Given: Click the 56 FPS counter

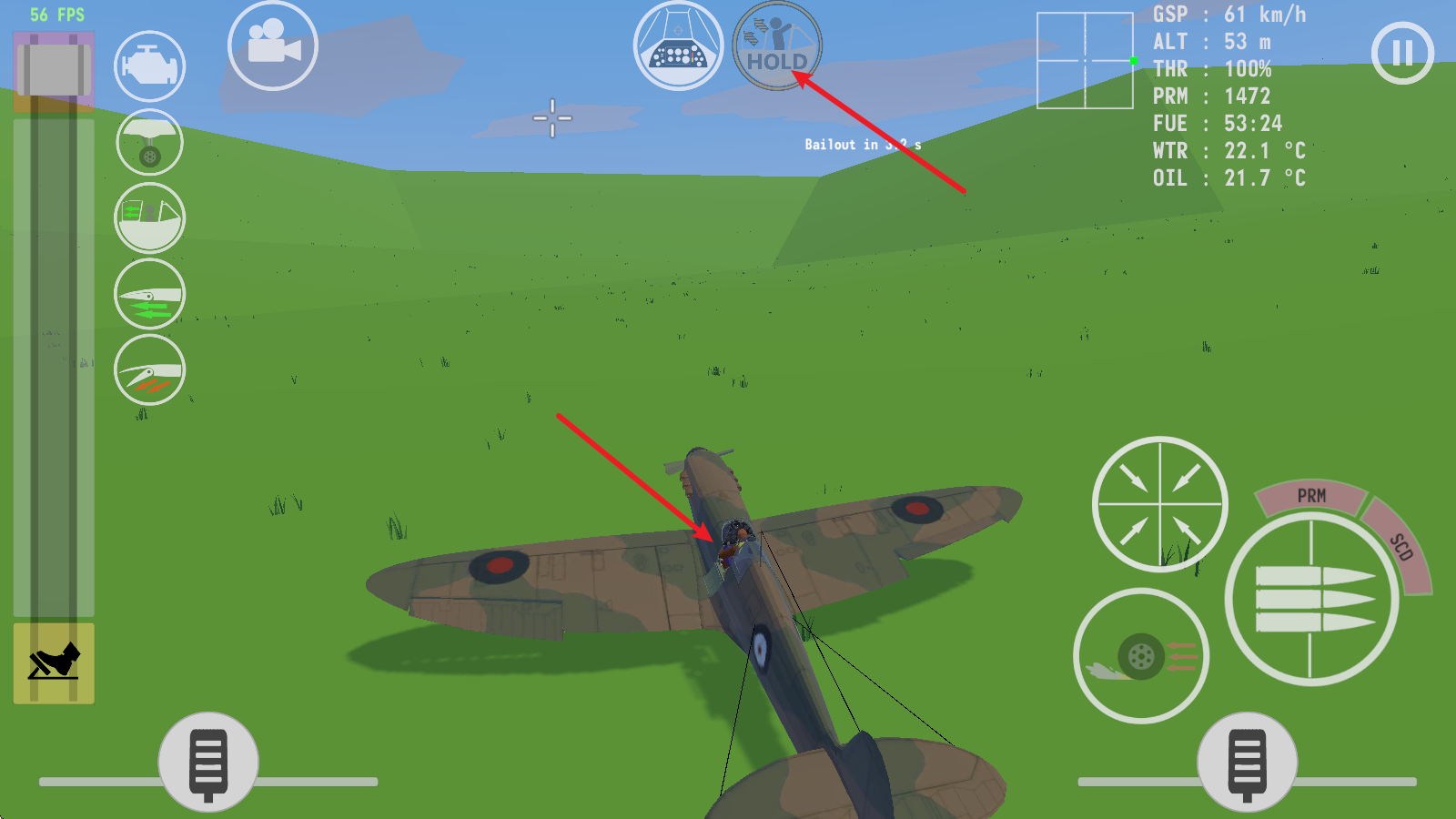Looking at the screenshot, I should point(56,14).
